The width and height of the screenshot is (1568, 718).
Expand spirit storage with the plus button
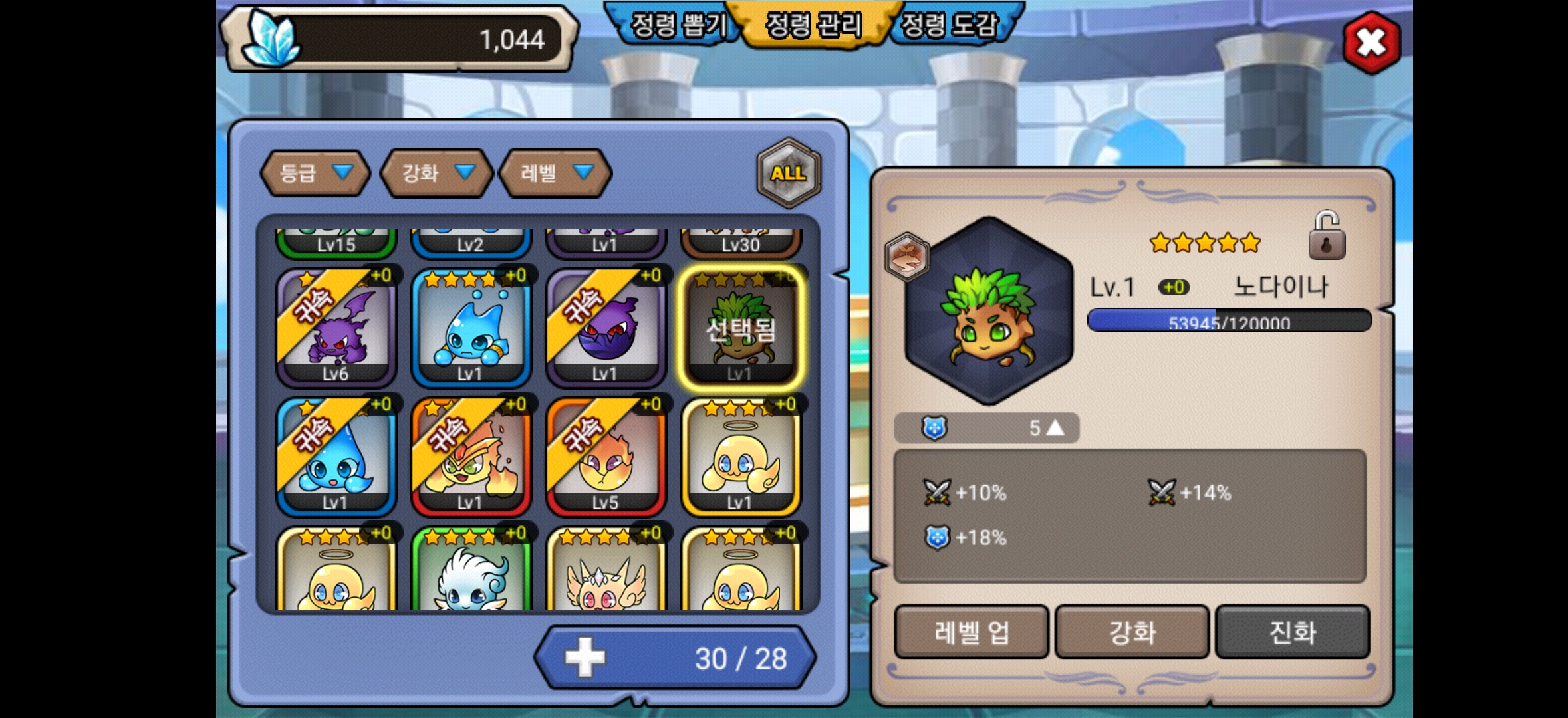585,658
